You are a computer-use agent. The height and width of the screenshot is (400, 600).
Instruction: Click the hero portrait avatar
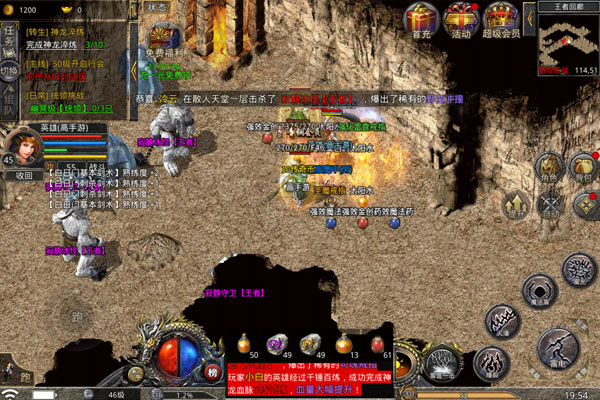pyautogui.click(x=22, y=146)
